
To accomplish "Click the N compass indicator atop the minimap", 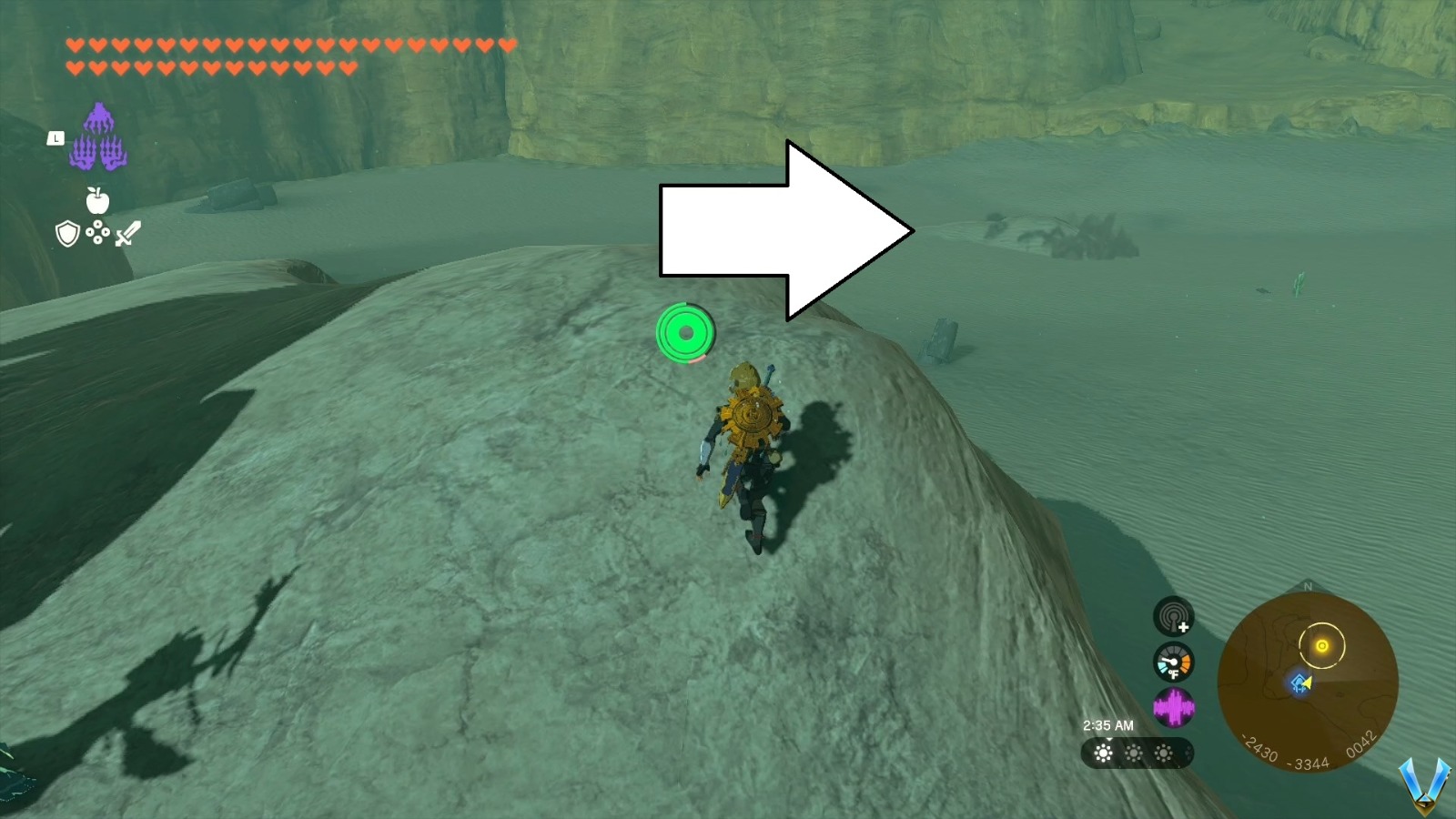I will click(1308, 587).
